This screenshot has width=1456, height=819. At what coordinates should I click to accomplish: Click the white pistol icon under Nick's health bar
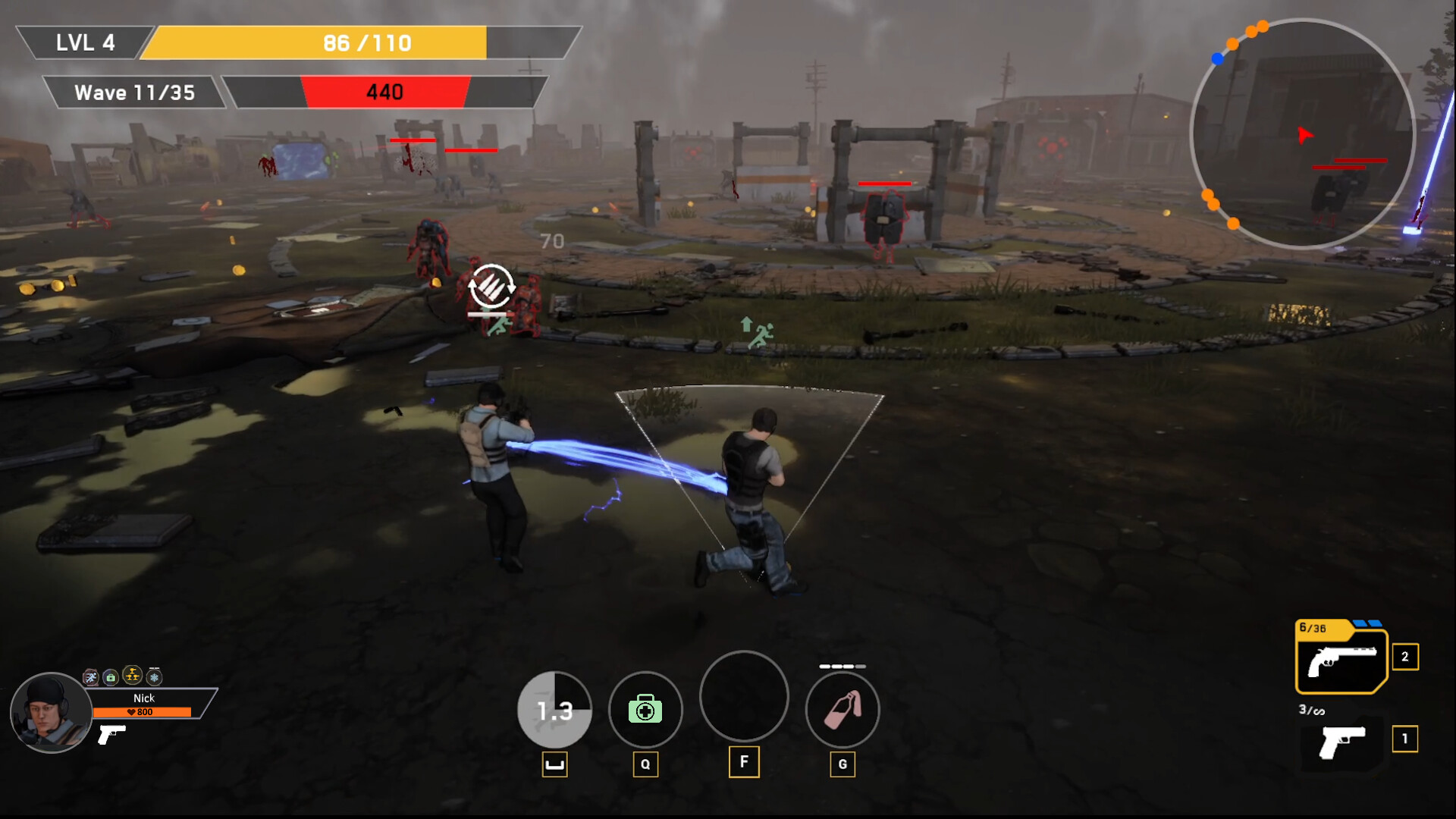pos(111,736)
